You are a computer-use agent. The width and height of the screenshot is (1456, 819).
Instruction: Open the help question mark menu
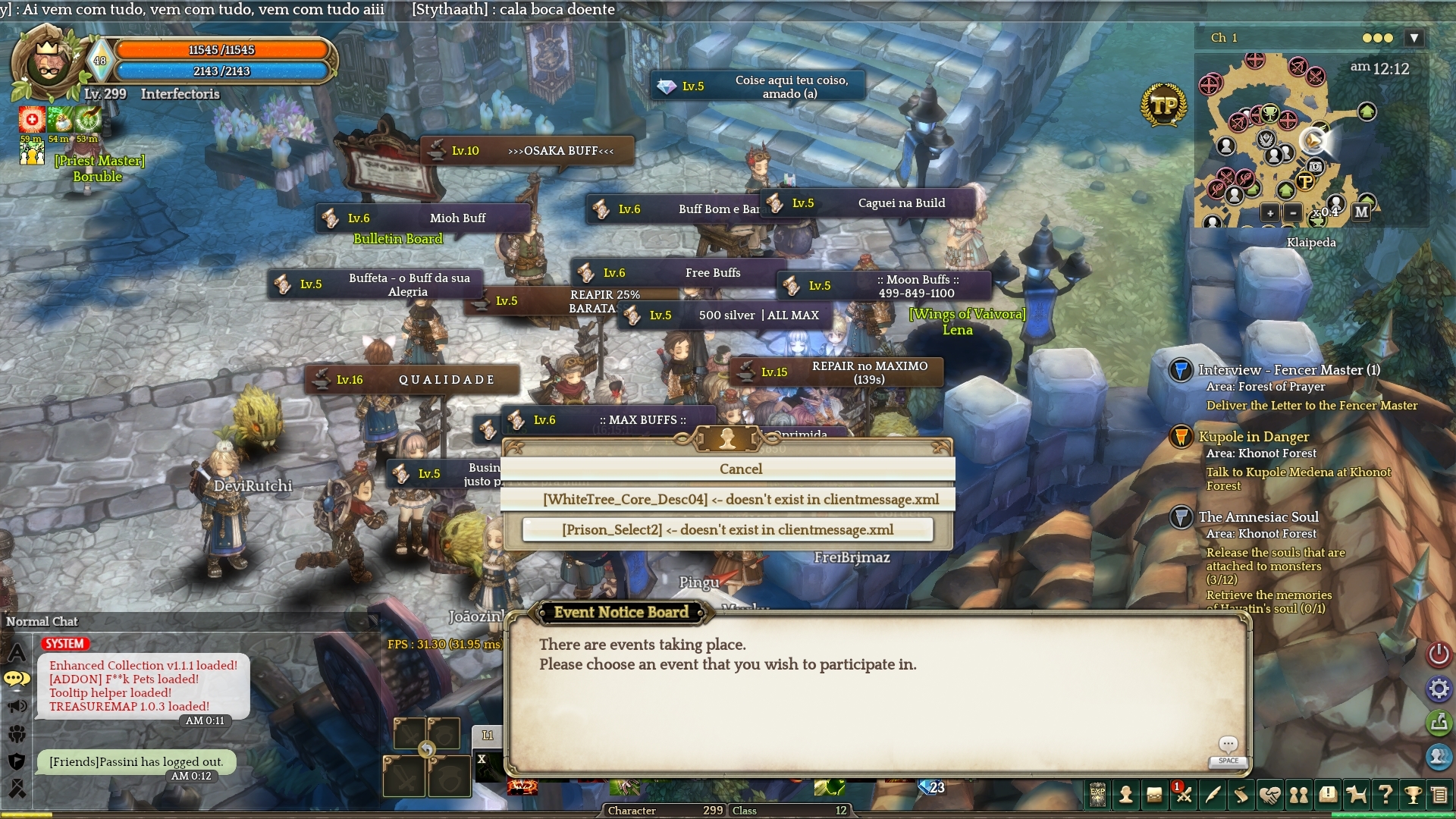click(x=1385, y=795)
